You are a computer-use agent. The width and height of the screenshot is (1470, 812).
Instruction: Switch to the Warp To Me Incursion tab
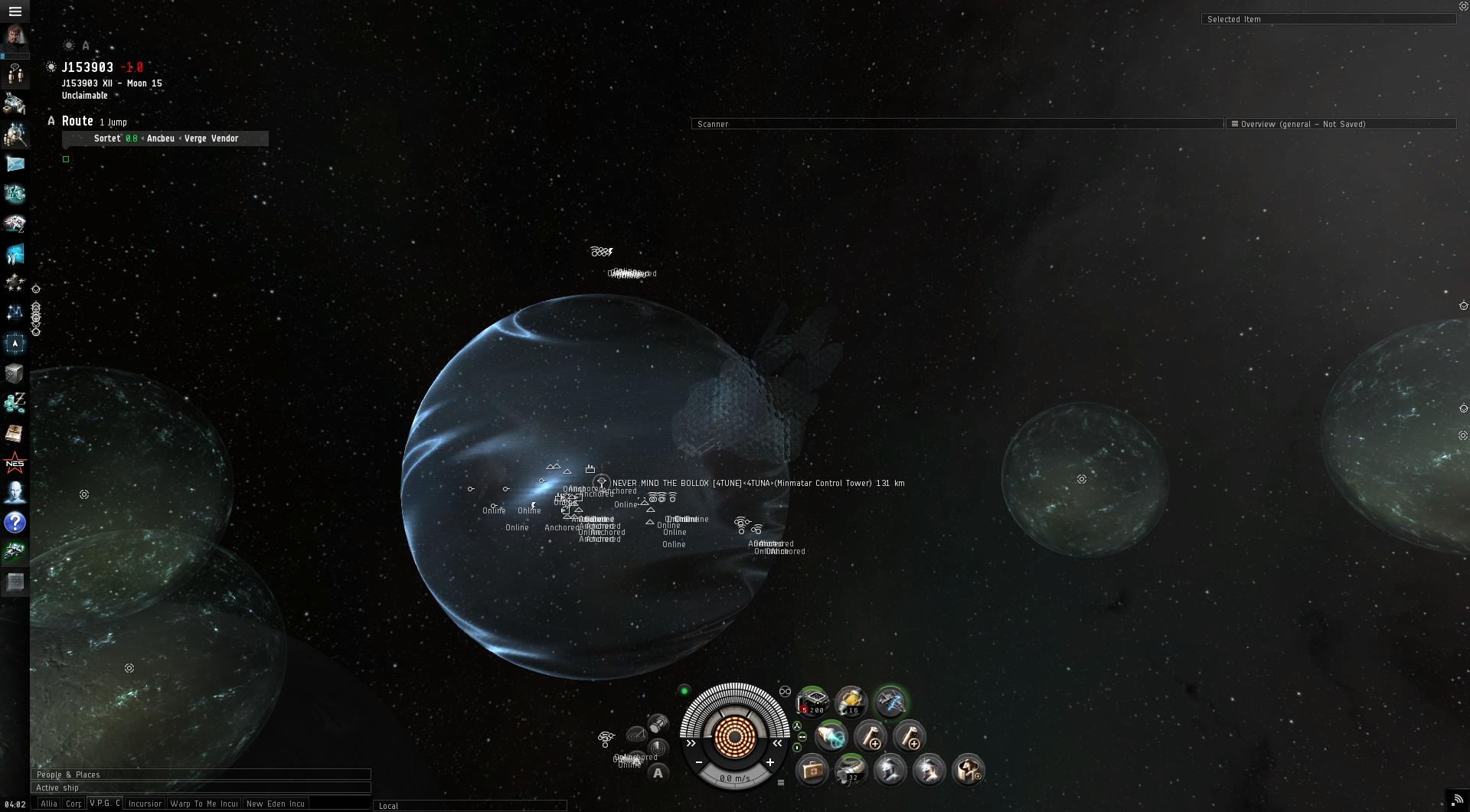click(204, 804)
